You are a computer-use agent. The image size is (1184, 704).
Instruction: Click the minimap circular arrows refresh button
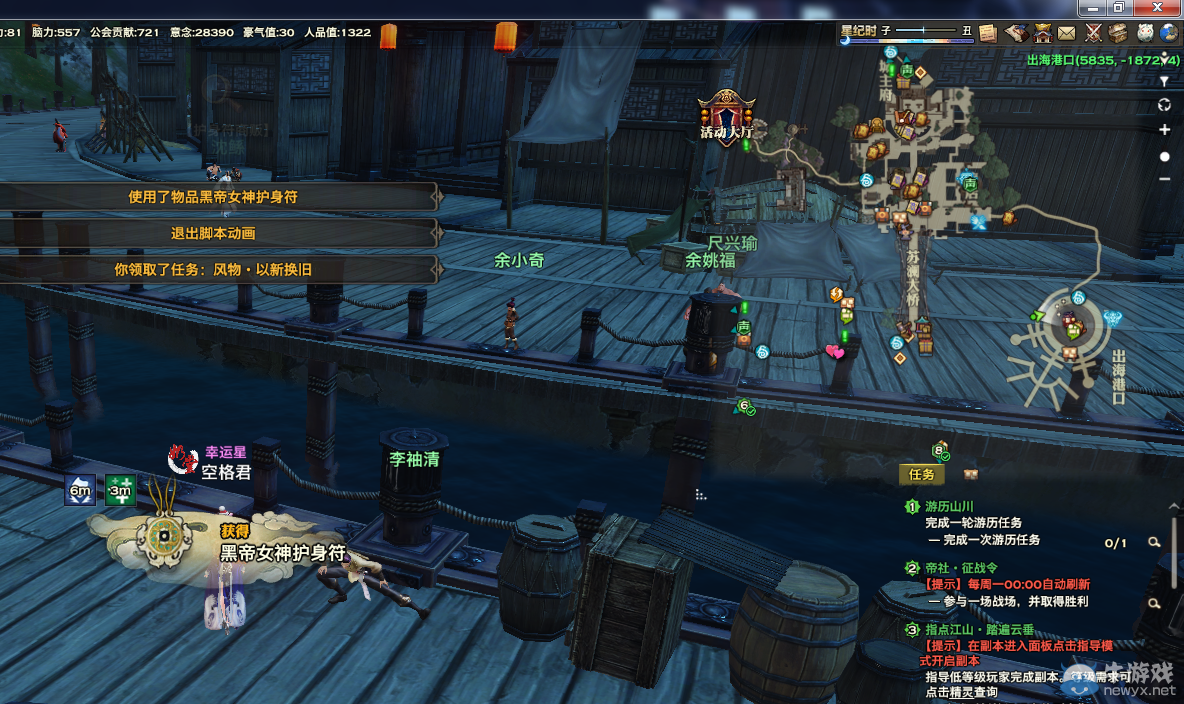coord(1164,105)
